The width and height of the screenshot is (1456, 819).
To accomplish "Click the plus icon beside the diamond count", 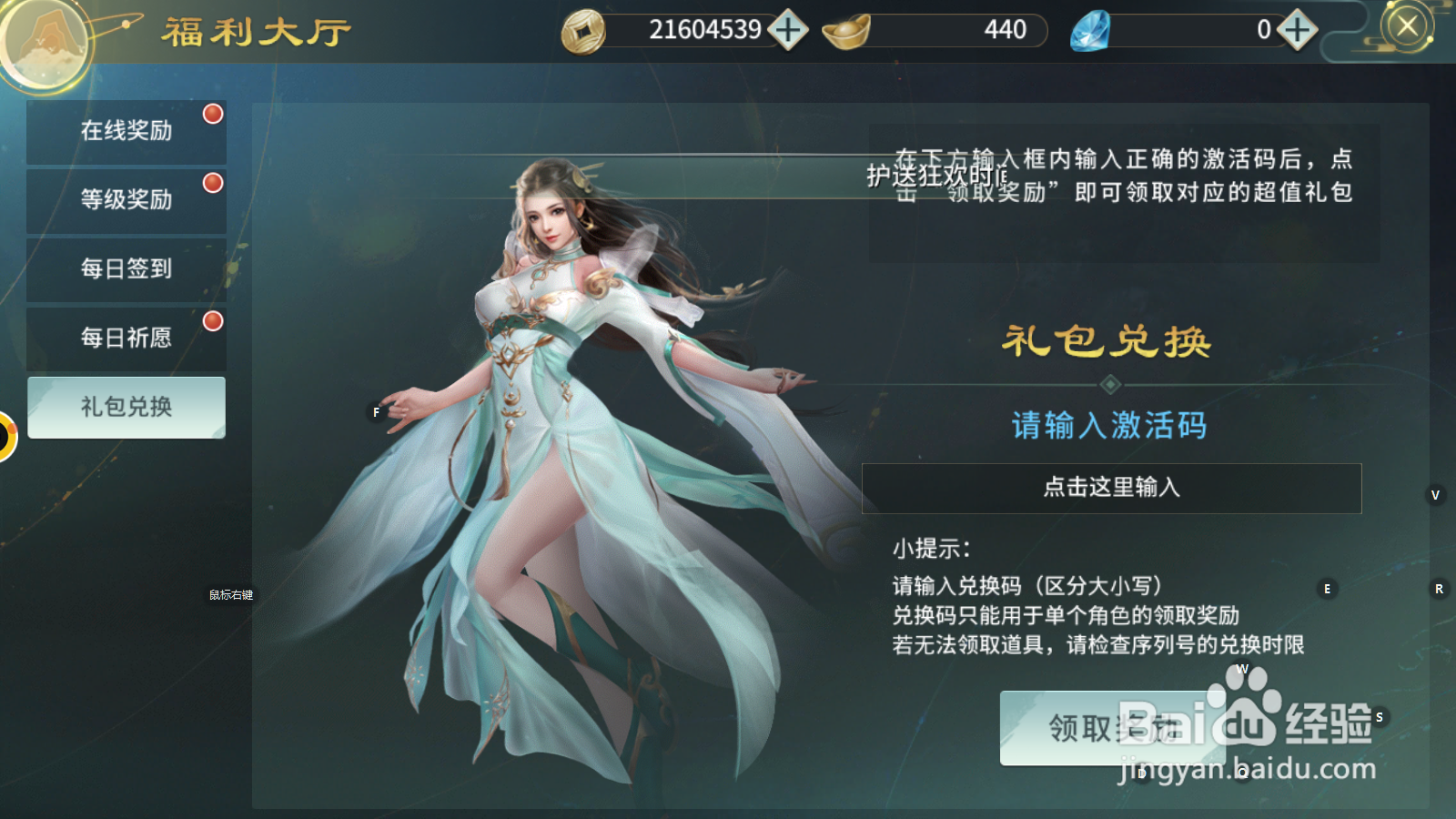I will coord(1296,30).
